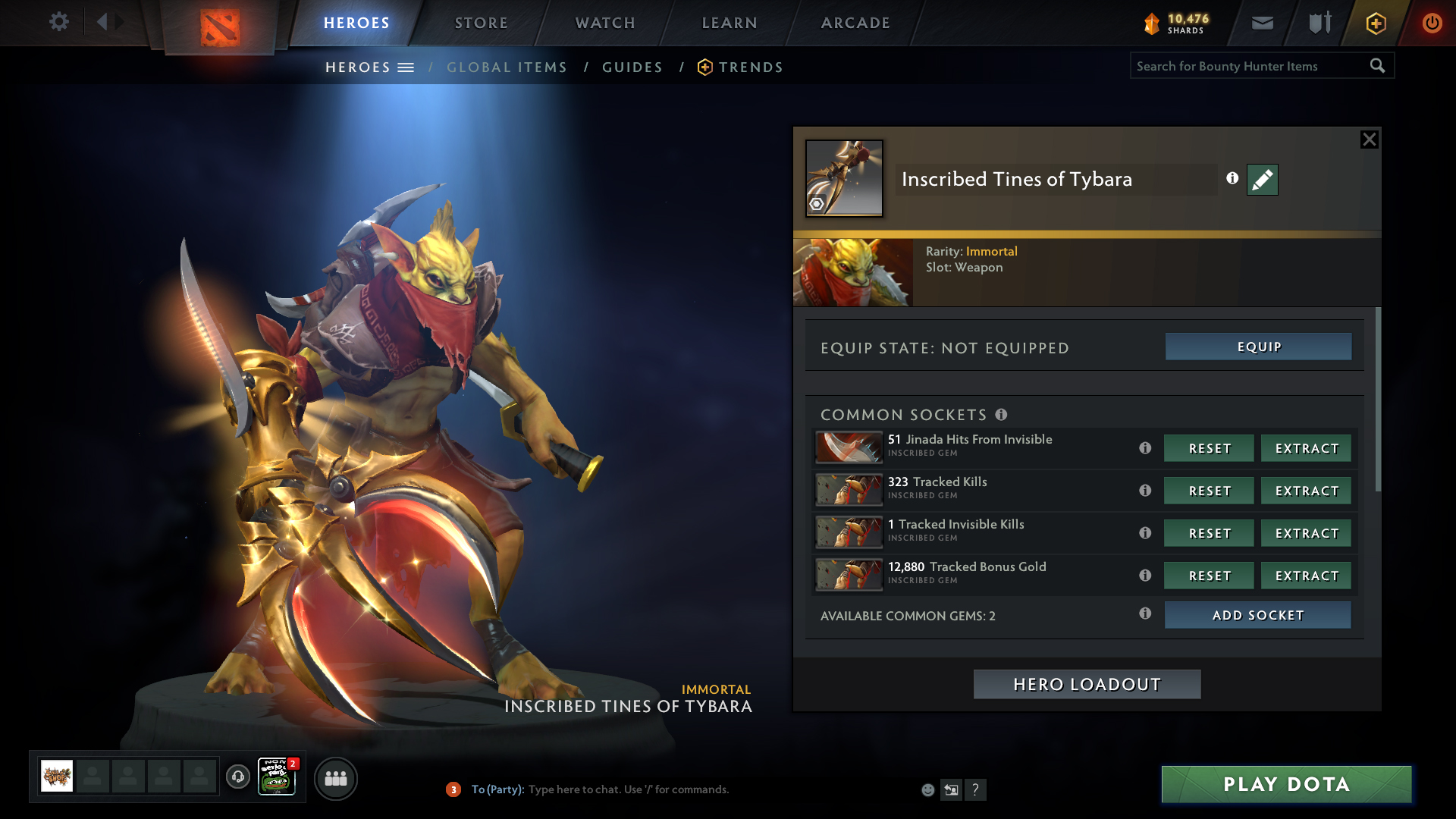1456x819 pixels.
Task: Rename item with the pencil button
Action: coord(1262,180)
